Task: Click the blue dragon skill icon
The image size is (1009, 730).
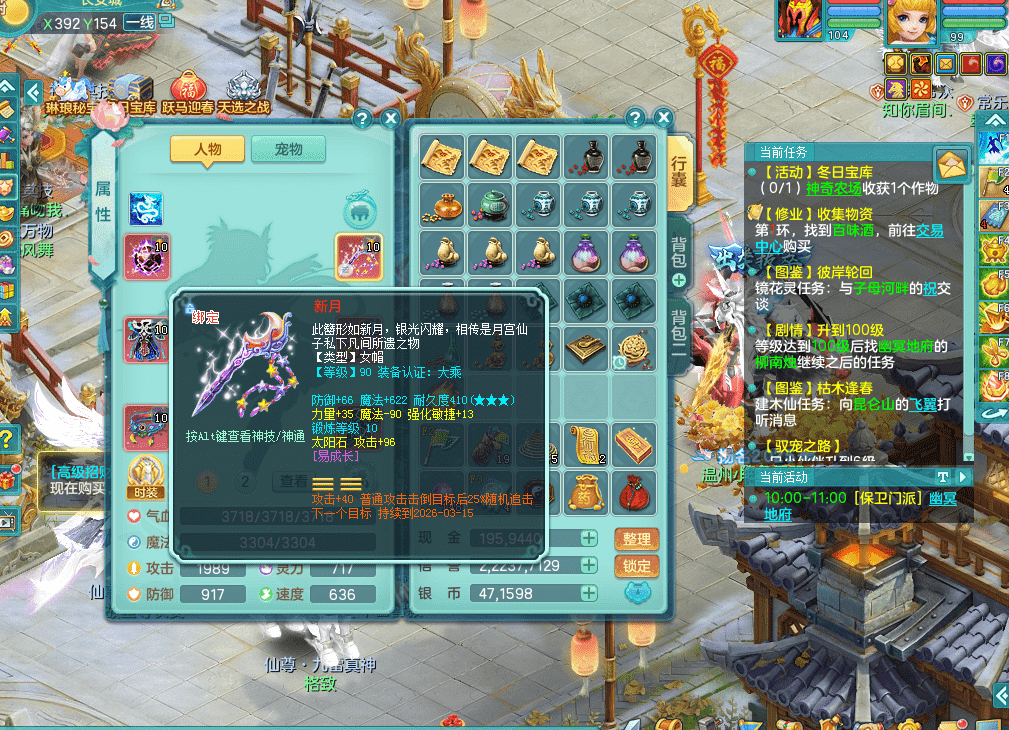Action: pos(145,209)
